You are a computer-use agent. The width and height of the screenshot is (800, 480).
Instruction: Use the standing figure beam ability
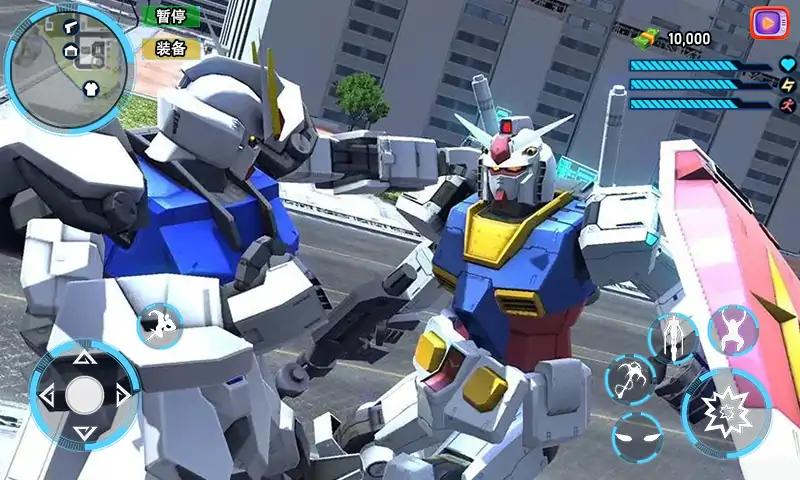[x=672, y=338]
